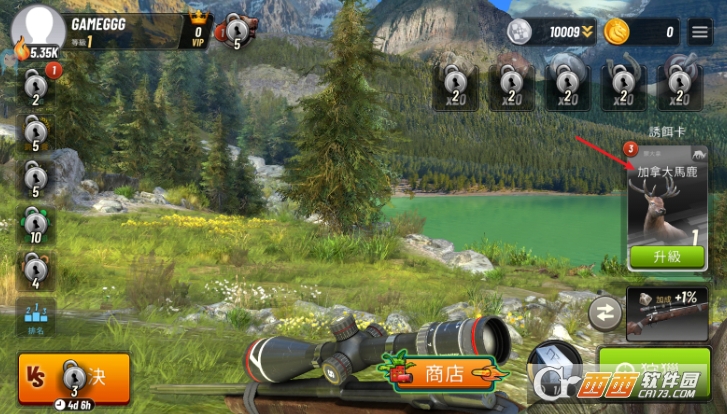Click the swap arrows button

click(x=605, y=312)
